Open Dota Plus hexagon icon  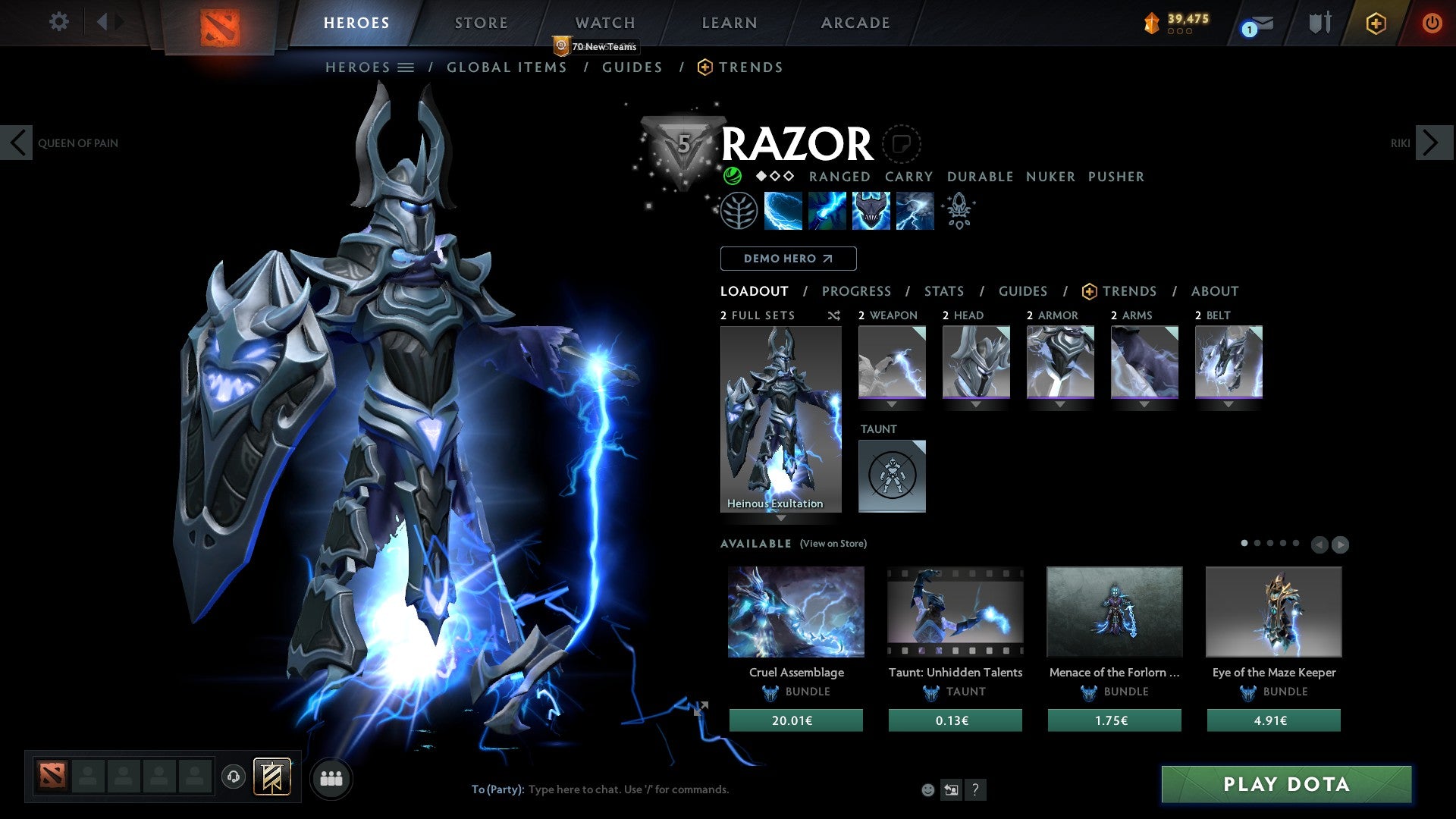click(x=1376, y=23)
